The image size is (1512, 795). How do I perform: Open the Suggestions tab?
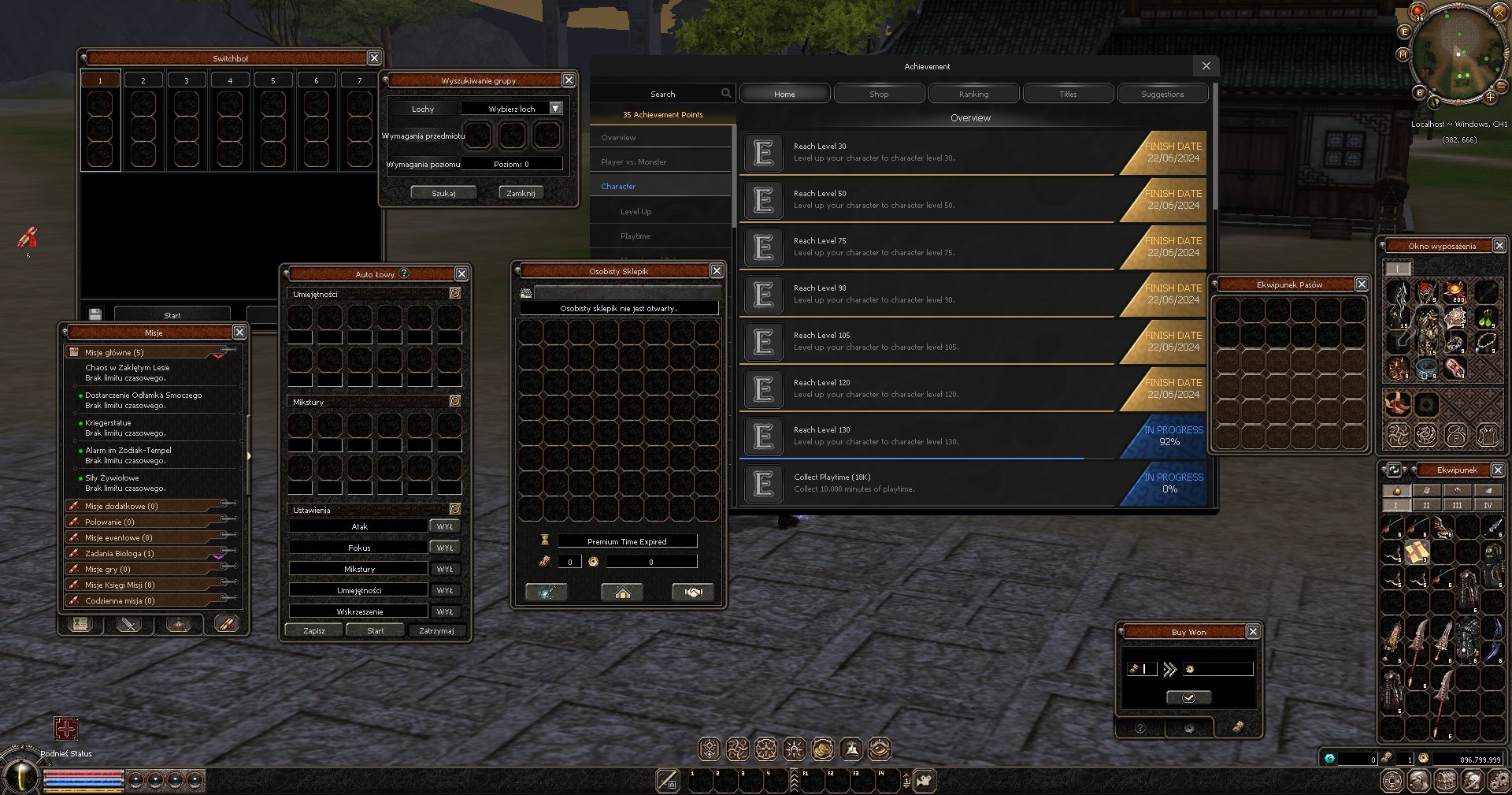(x=1162, y=94)
